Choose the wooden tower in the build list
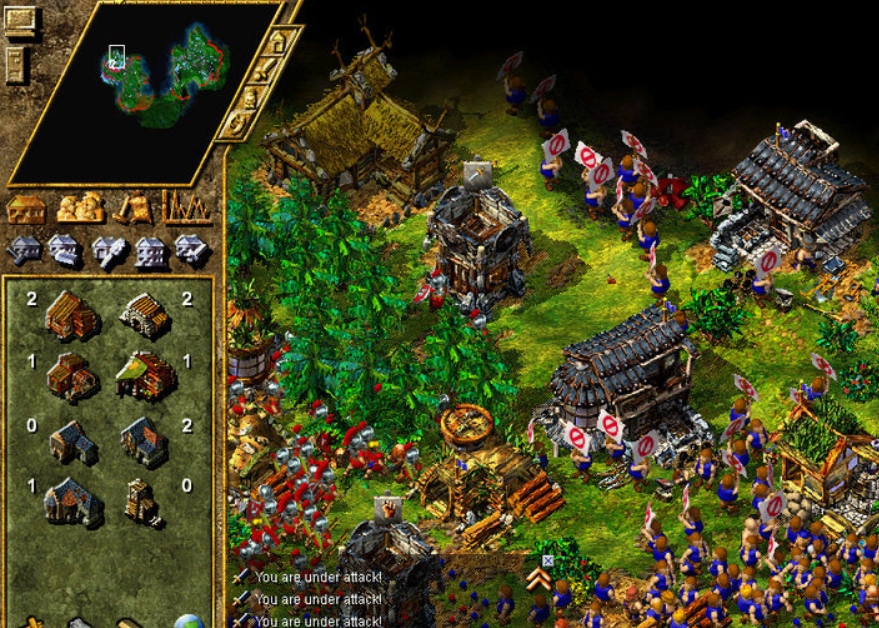 143,502
